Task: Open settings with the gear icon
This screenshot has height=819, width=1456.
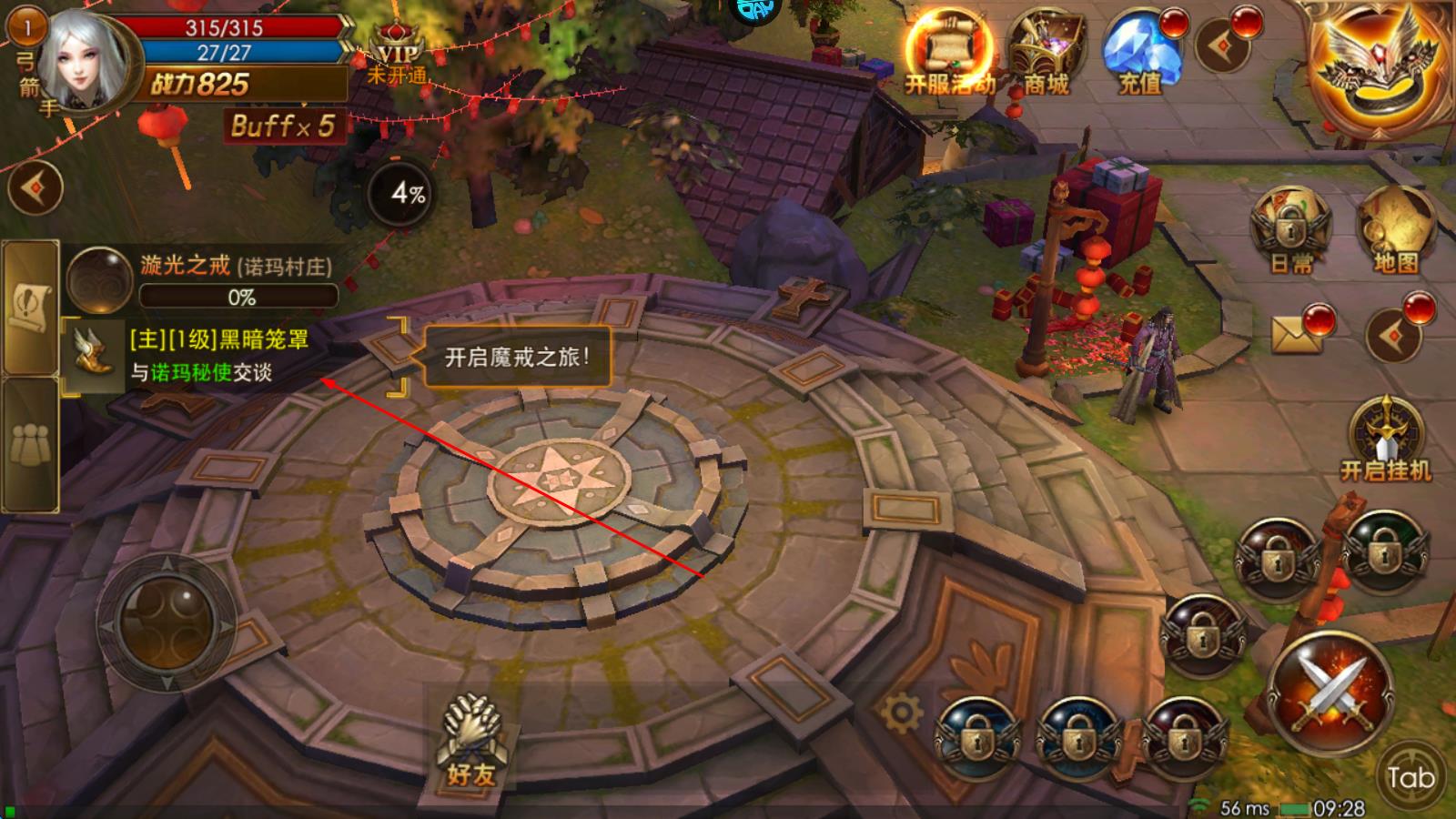Action: [901, 713]
